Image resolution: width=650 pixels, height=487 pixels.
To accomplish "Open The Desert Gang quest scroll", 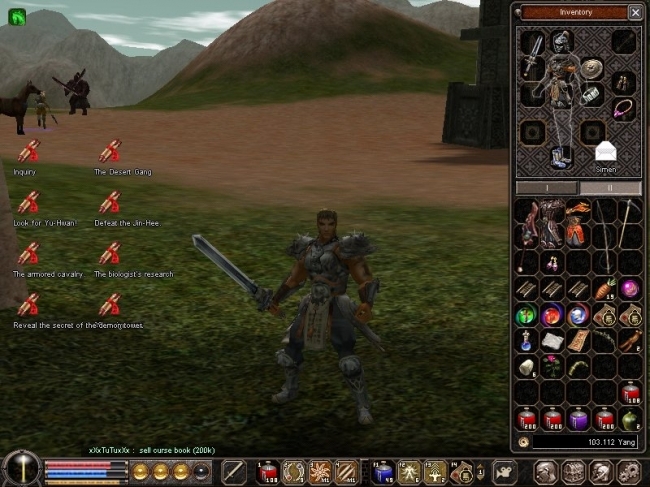I will tap(110, 152).
